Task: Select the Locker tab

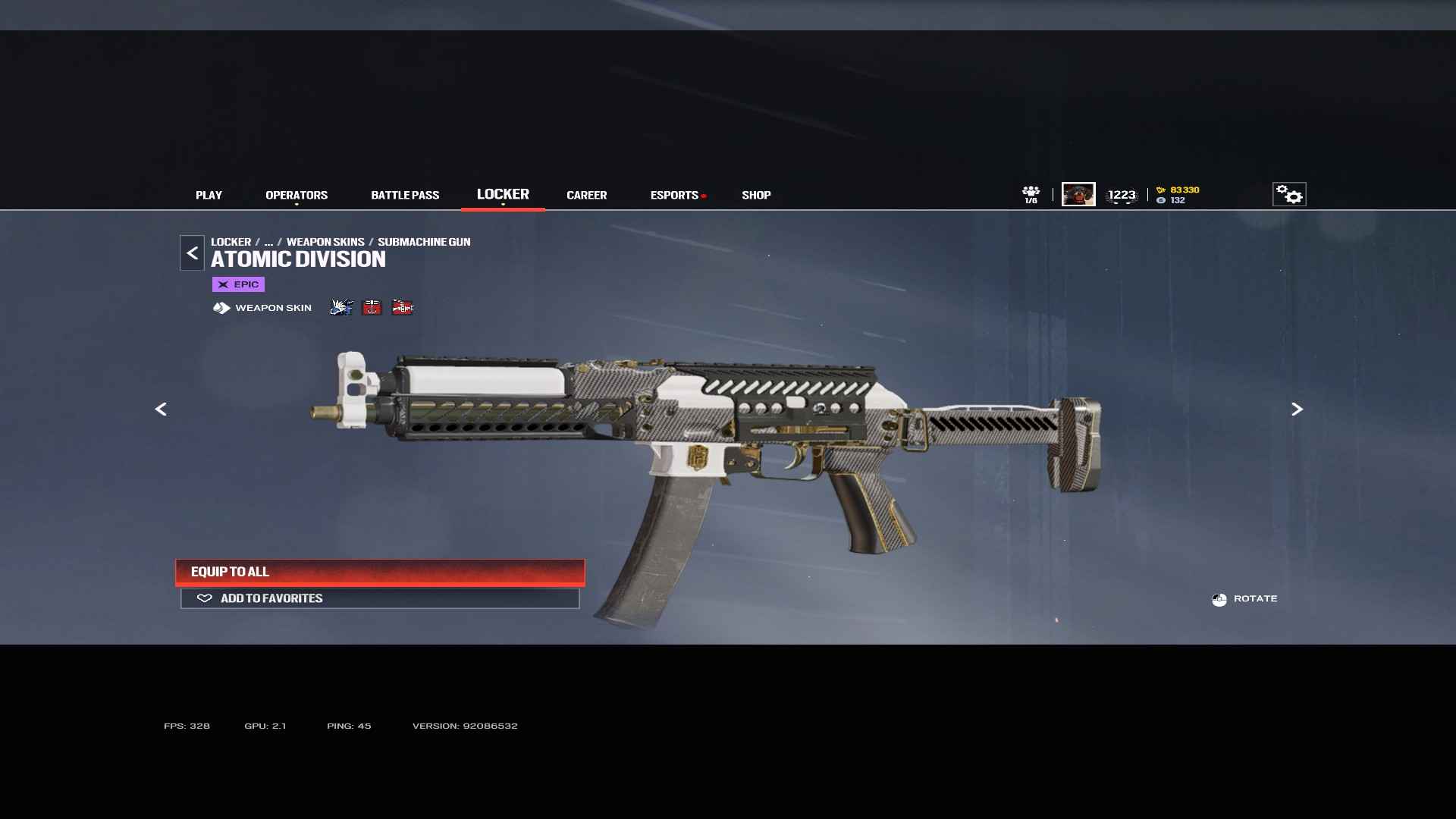Action: point(503,194)
